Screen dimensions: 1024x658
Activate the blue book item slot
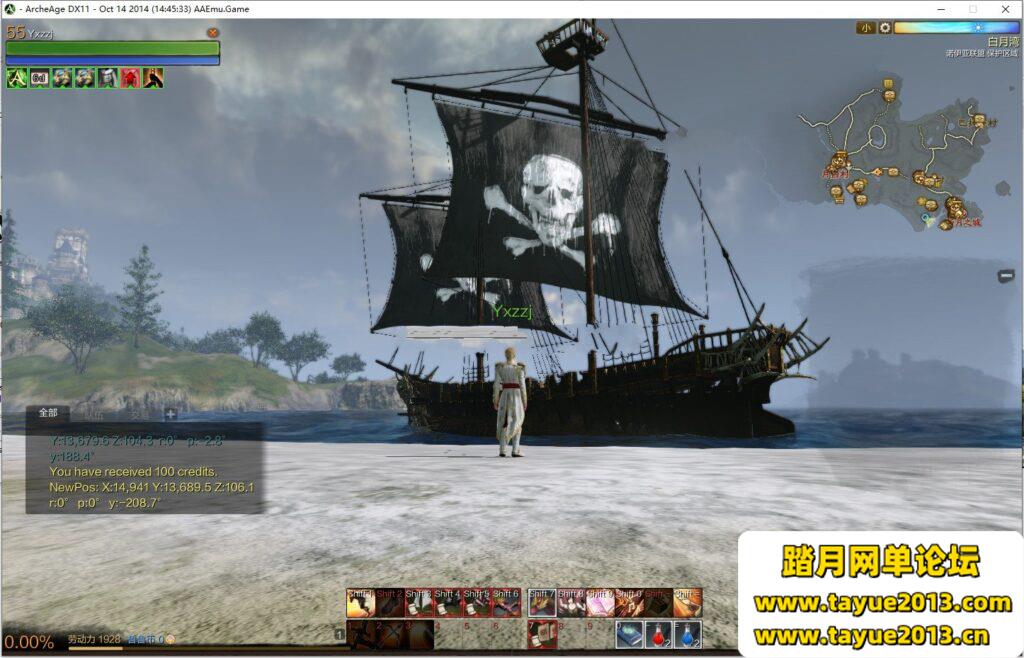coord(629,634)
